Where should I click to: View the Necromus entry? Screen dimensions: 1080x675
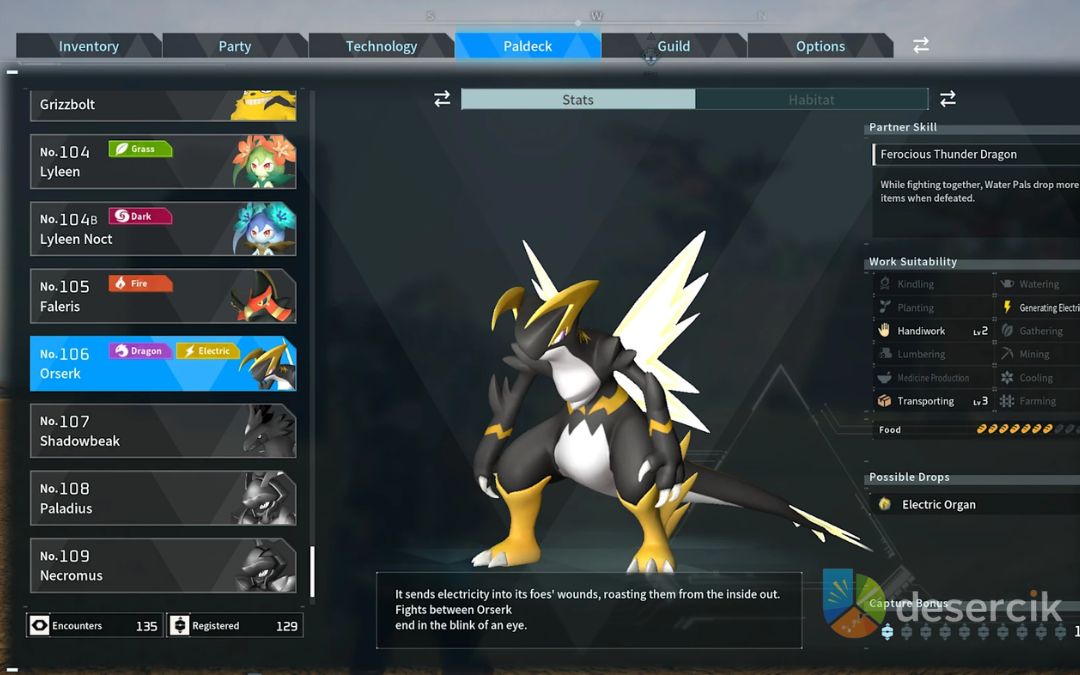point(163,566)
